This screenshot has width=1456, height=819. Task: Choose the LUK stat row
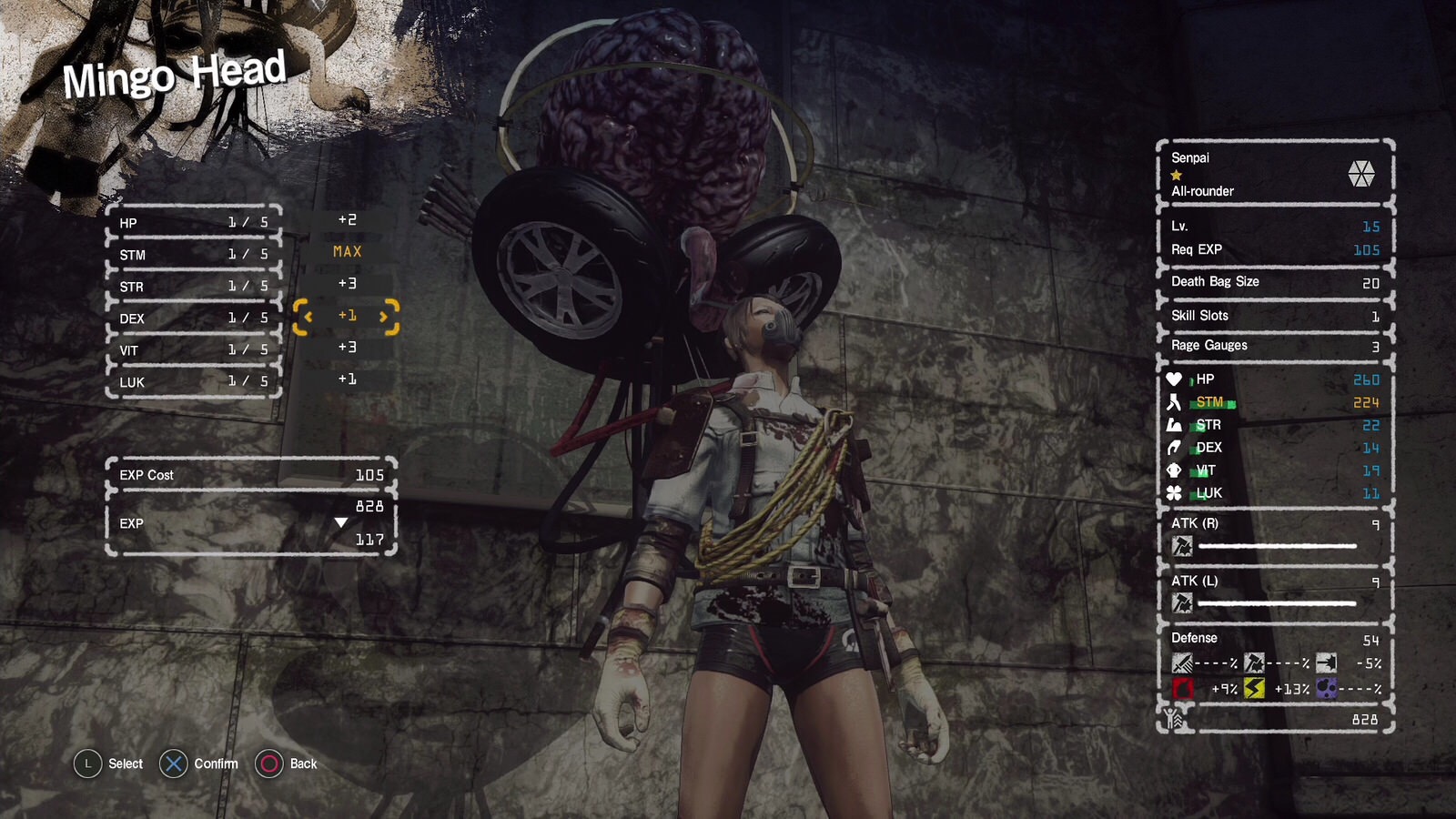point(193,382)
